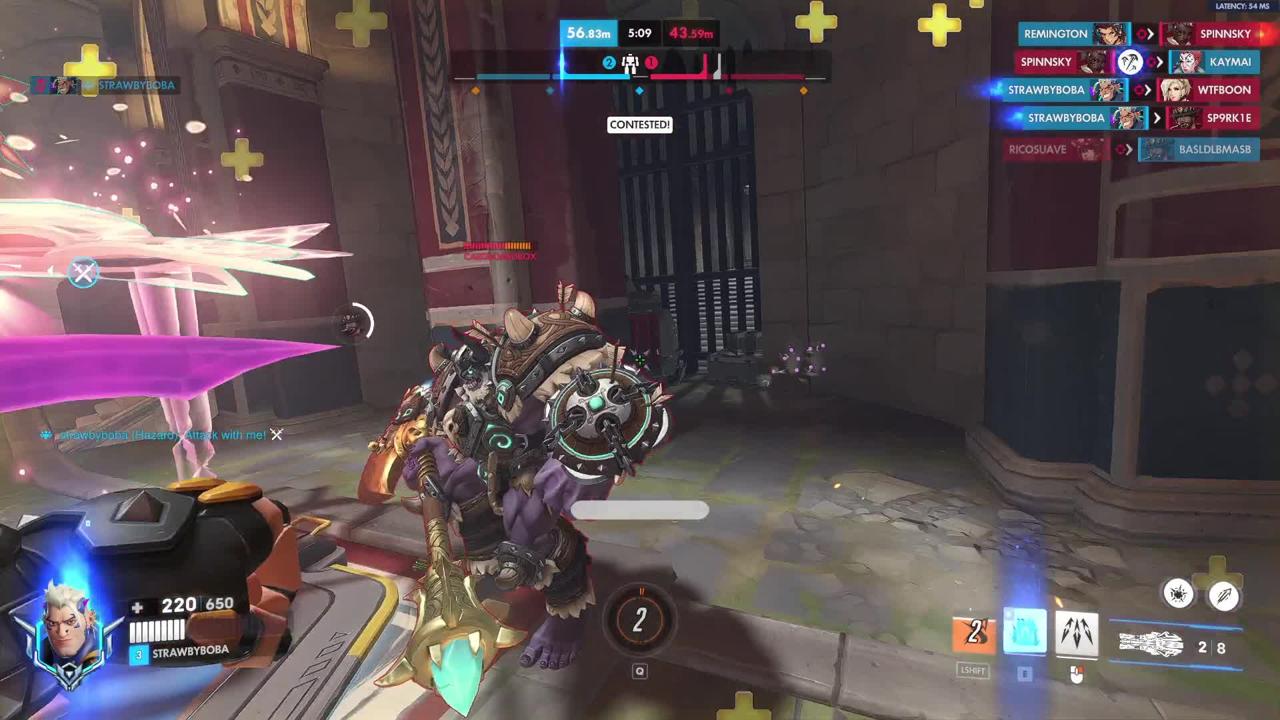This screenshot has width=1280, height=720.
Task: Choose the kill feed row with Kaymai
Action: [x=1229, y=62]
